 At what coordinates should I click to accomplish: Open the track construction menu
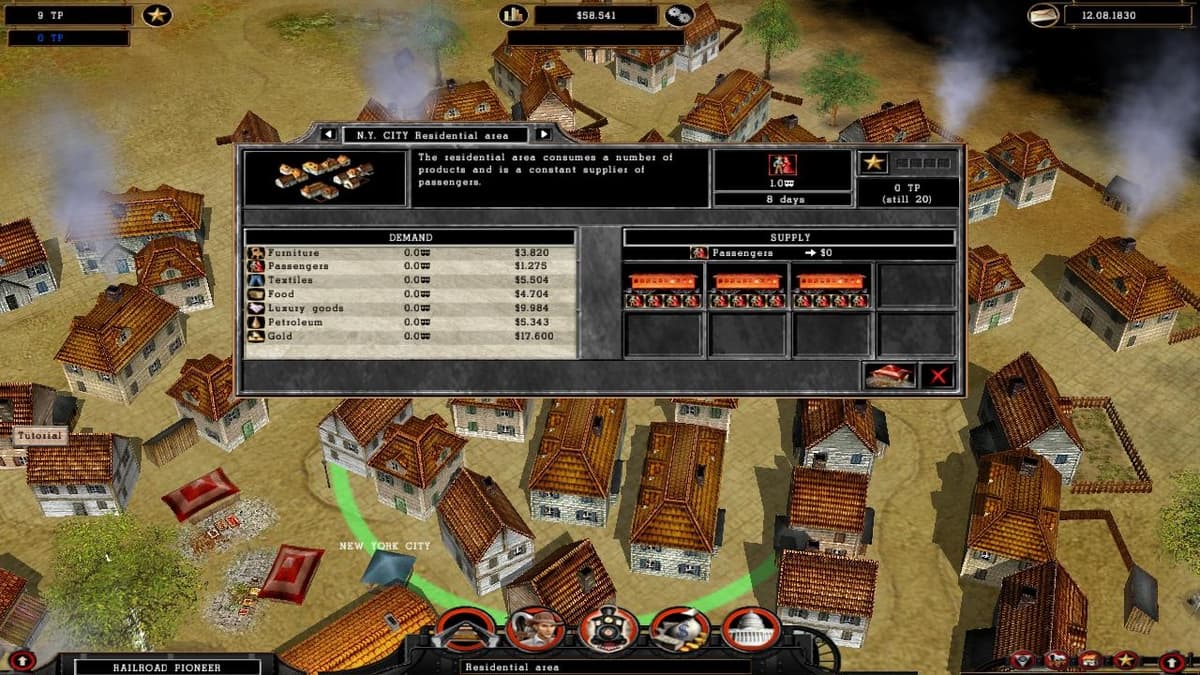coord(464,629)
